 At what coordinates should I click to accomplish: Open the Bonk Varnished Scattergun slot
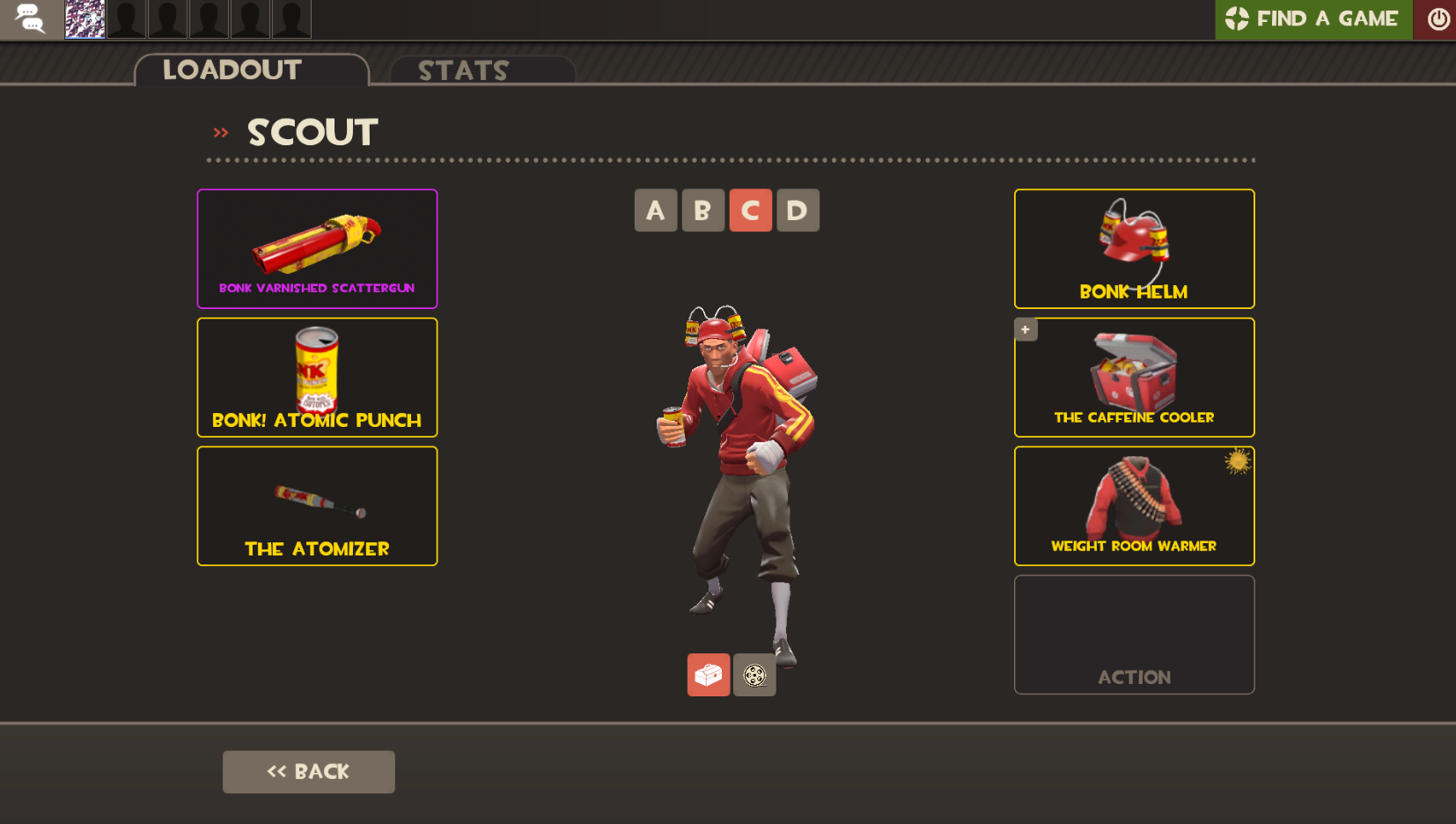coord(317,248)
